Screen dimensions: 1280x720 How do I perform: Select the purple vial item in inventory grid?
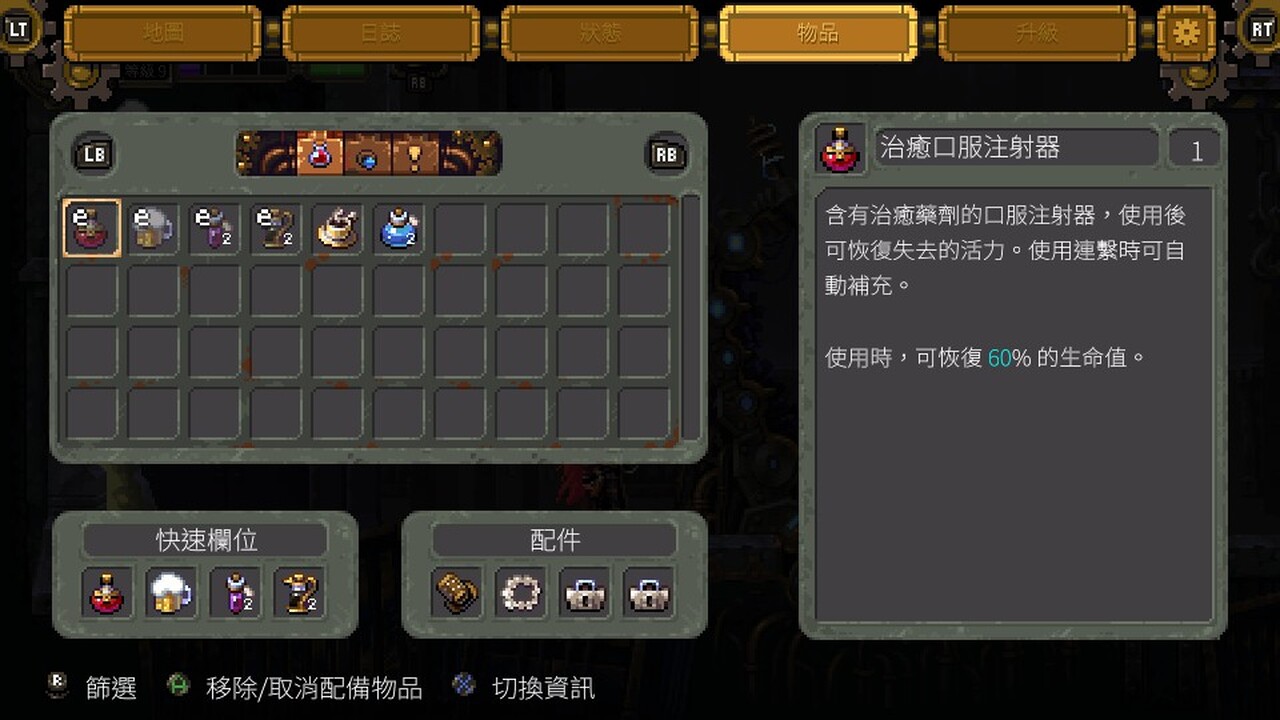[215, 228]
